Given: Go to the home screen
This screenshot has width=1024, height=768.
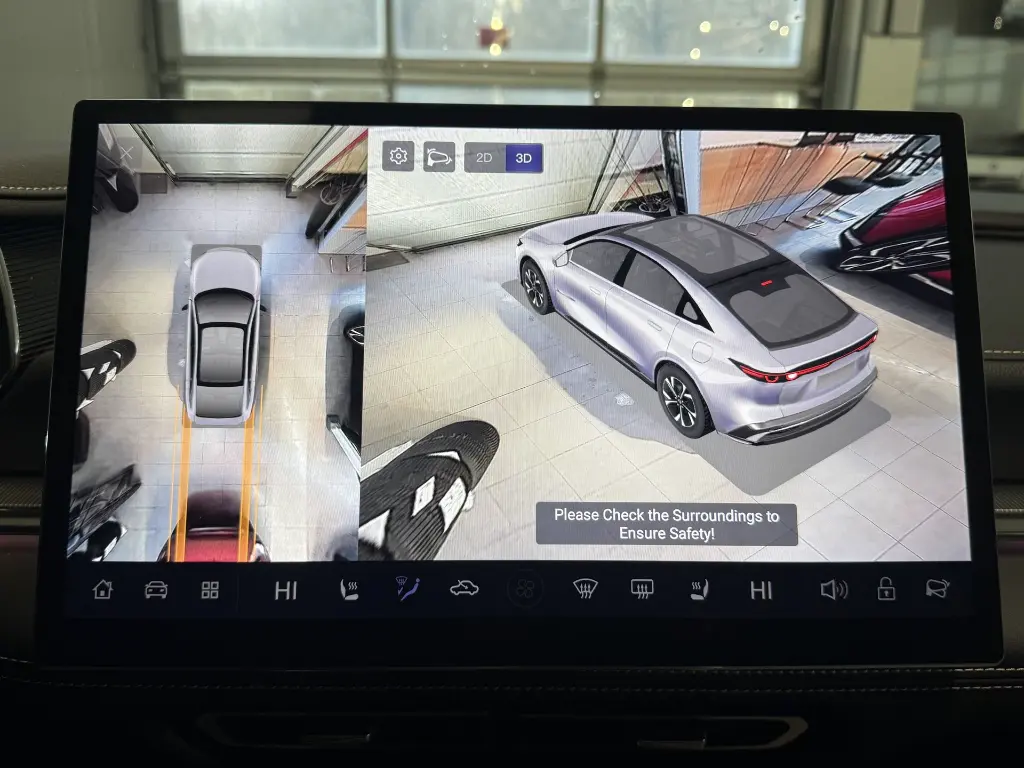Looking at the screenshot, I should tap(103, 589).
